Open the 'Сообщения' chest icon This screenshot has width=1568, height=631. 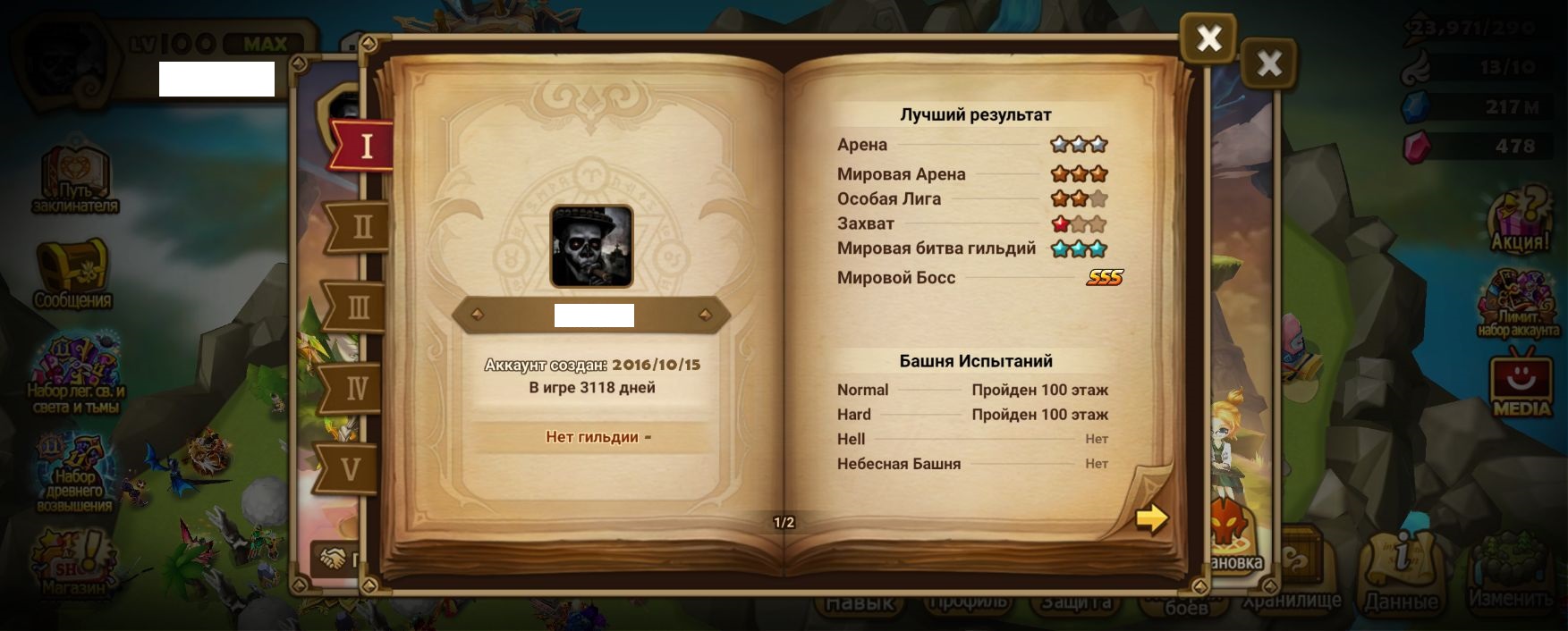point(72,273)
